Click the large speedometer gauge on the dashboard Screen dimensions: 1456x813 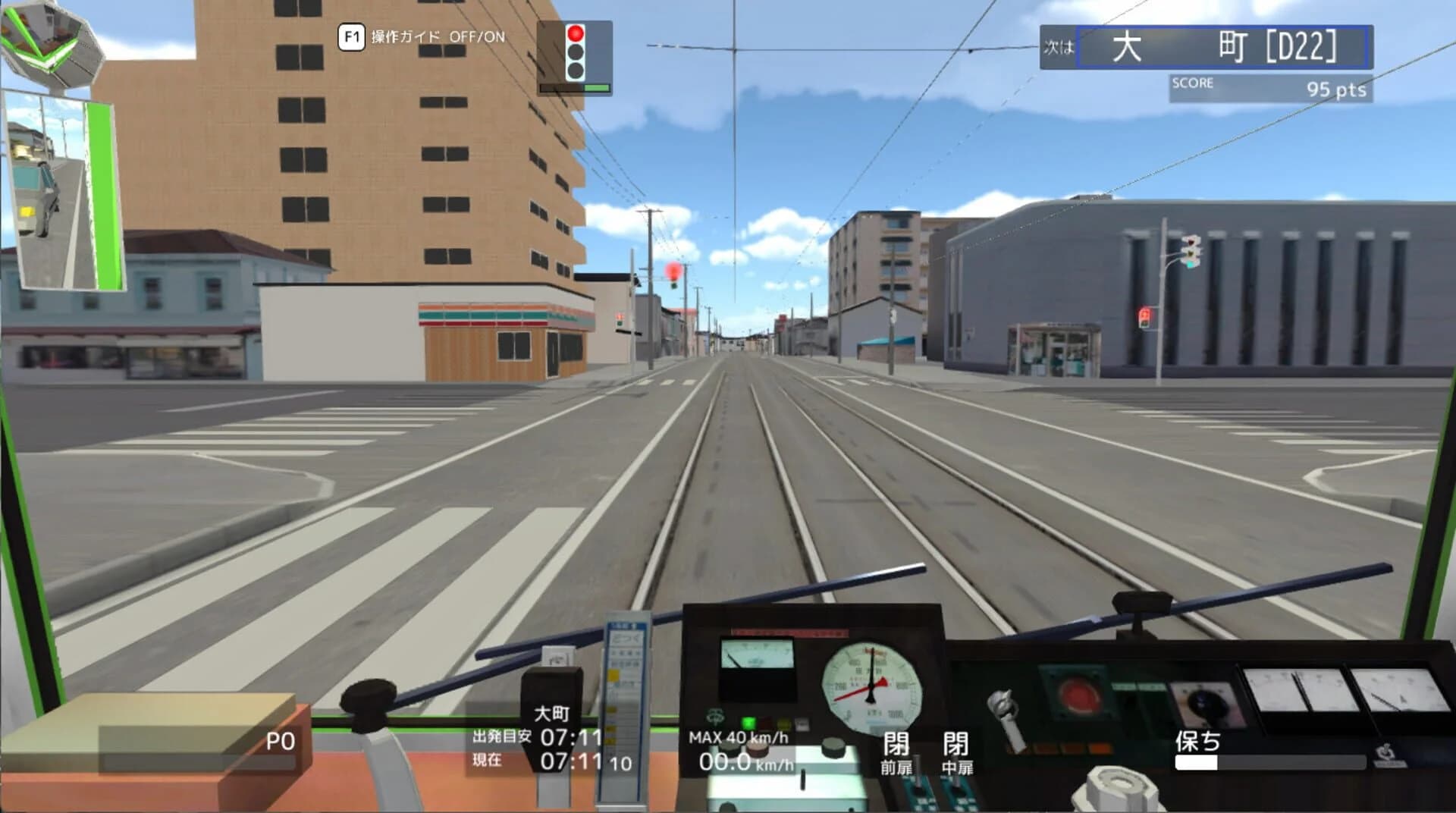pos(871,686)
